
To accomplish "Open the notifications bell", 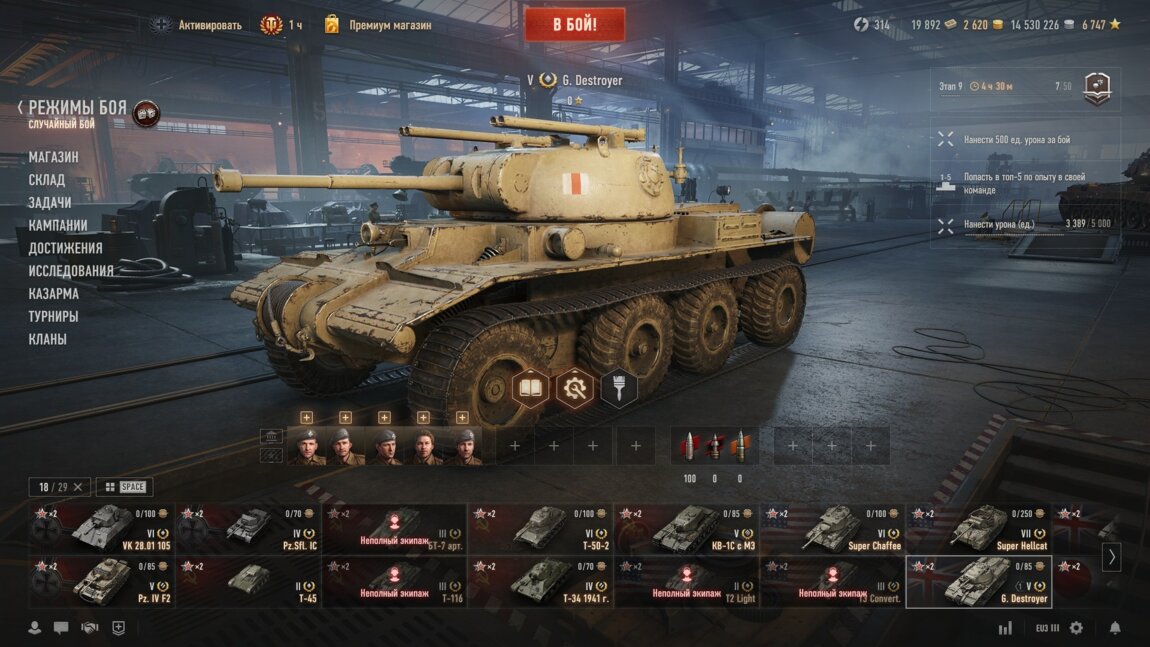I will 1115,628.
